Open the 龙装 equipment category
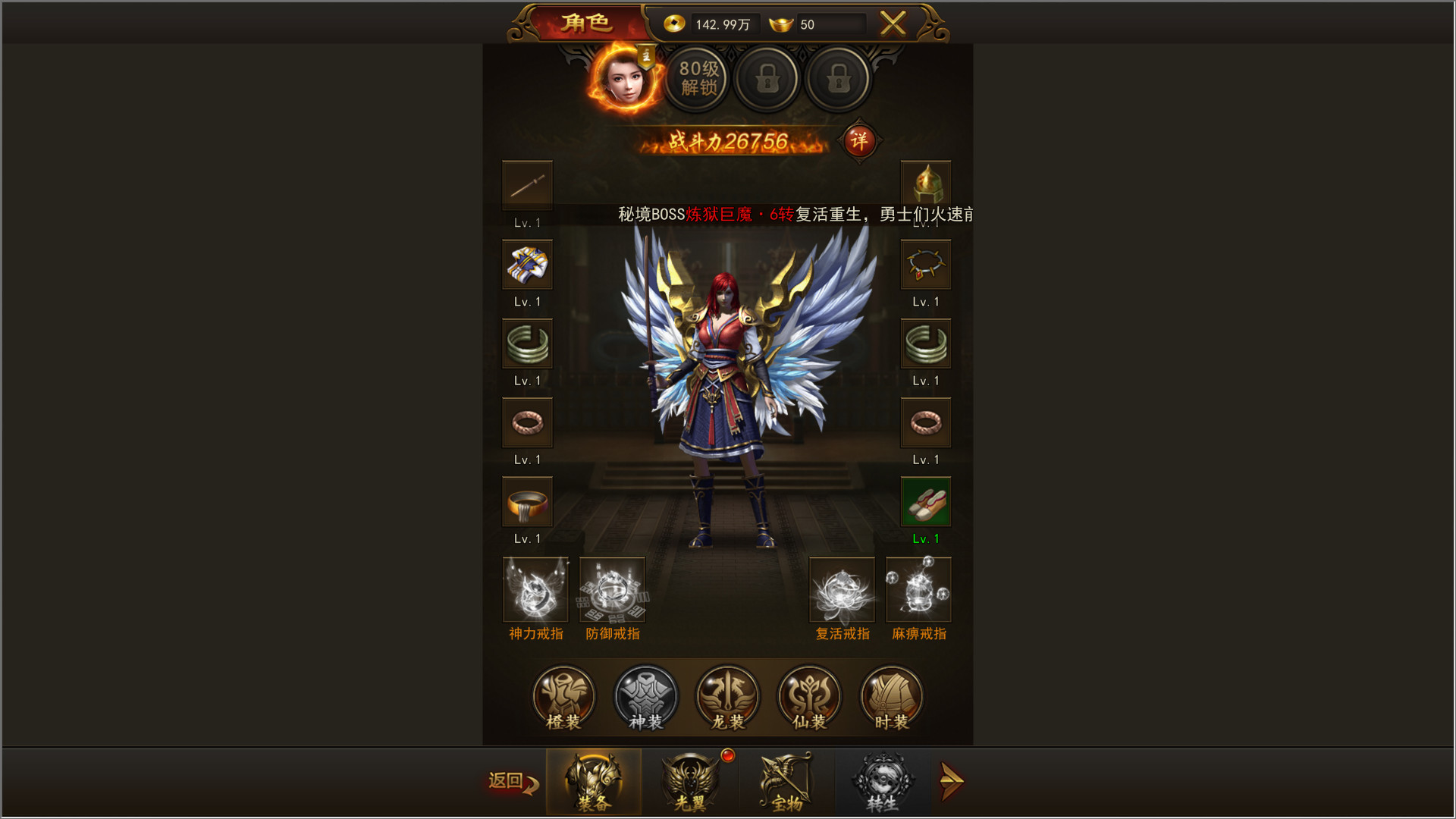 click(x=727, y=698)
